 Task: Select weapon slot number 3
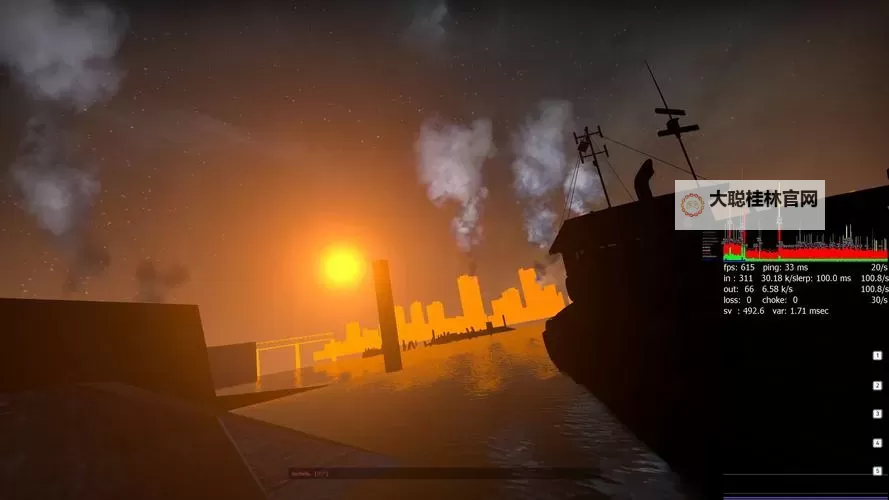coord(877,414)
